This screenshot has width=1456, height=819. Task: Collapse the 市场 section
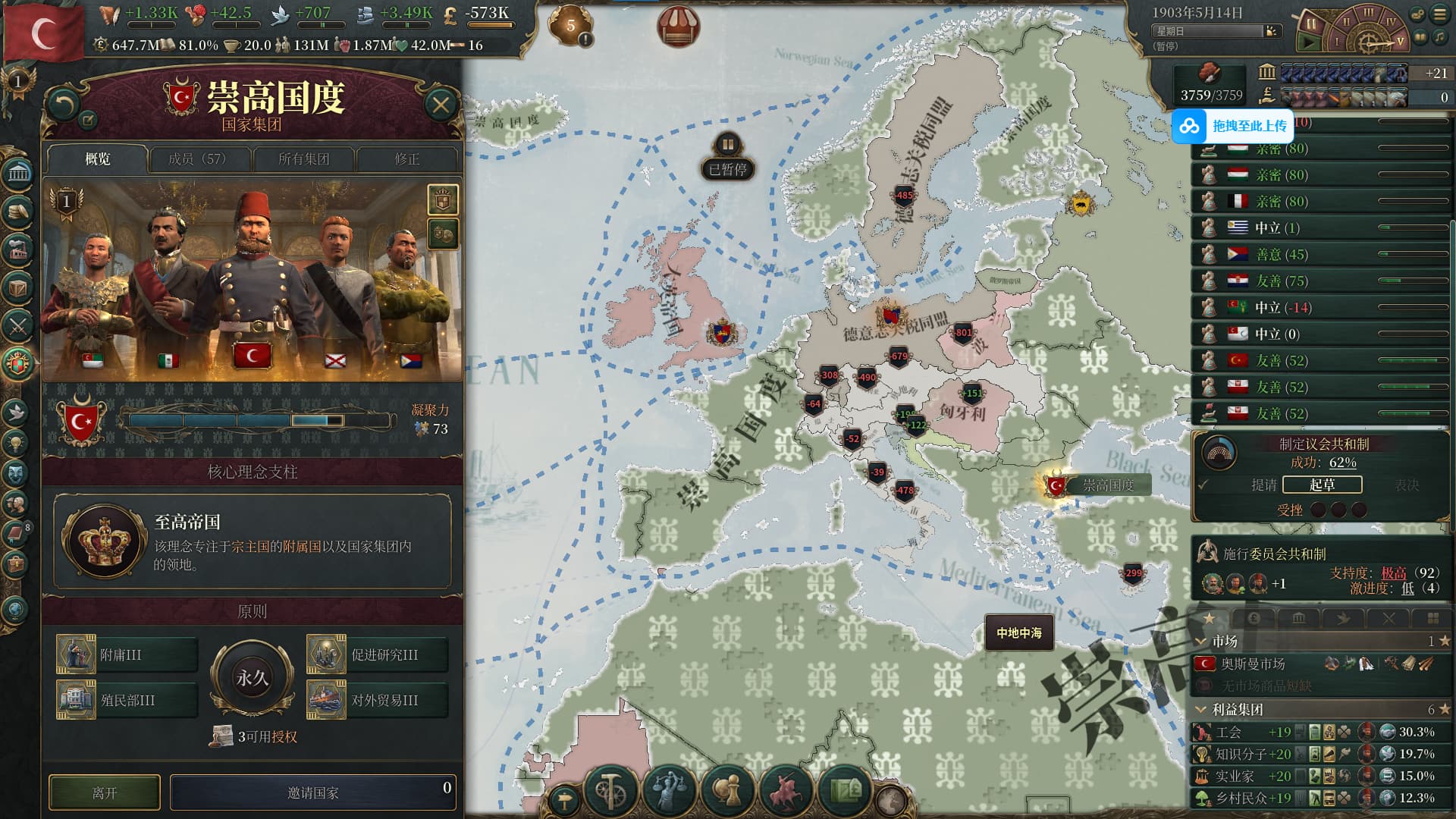(x=1200, y=642)
